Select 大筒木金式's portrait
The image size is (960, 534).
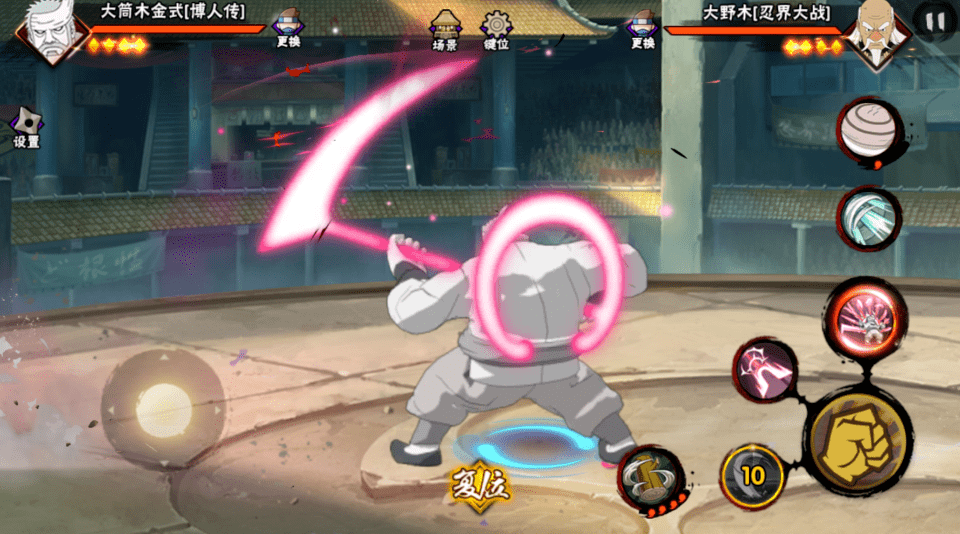(x=50, y=32)
